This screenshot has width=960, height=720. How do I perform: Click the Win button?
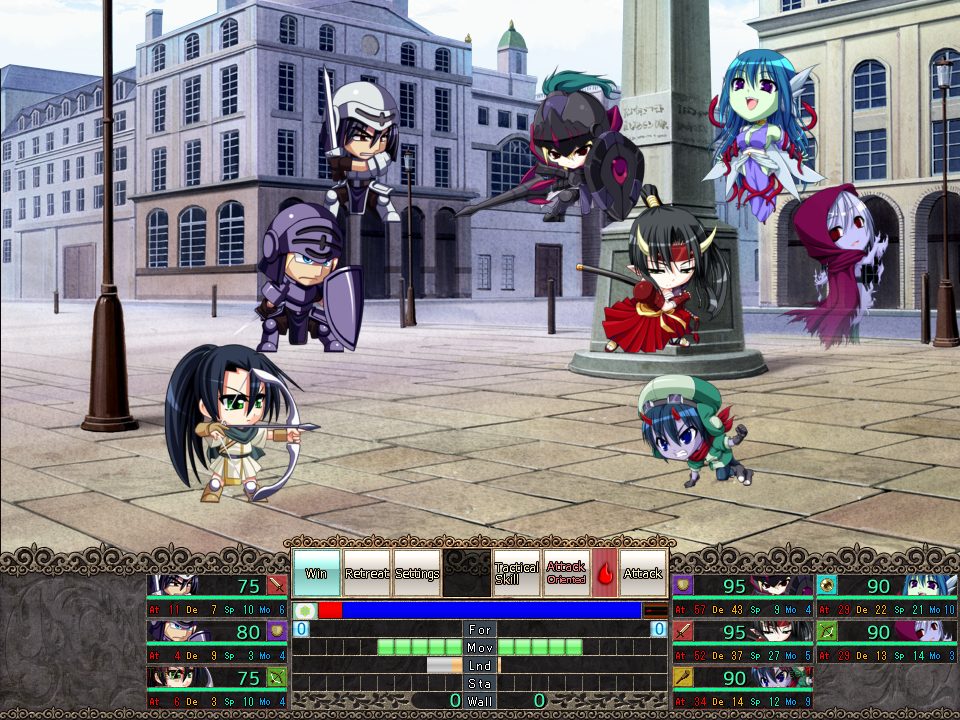tap(316, 573)
